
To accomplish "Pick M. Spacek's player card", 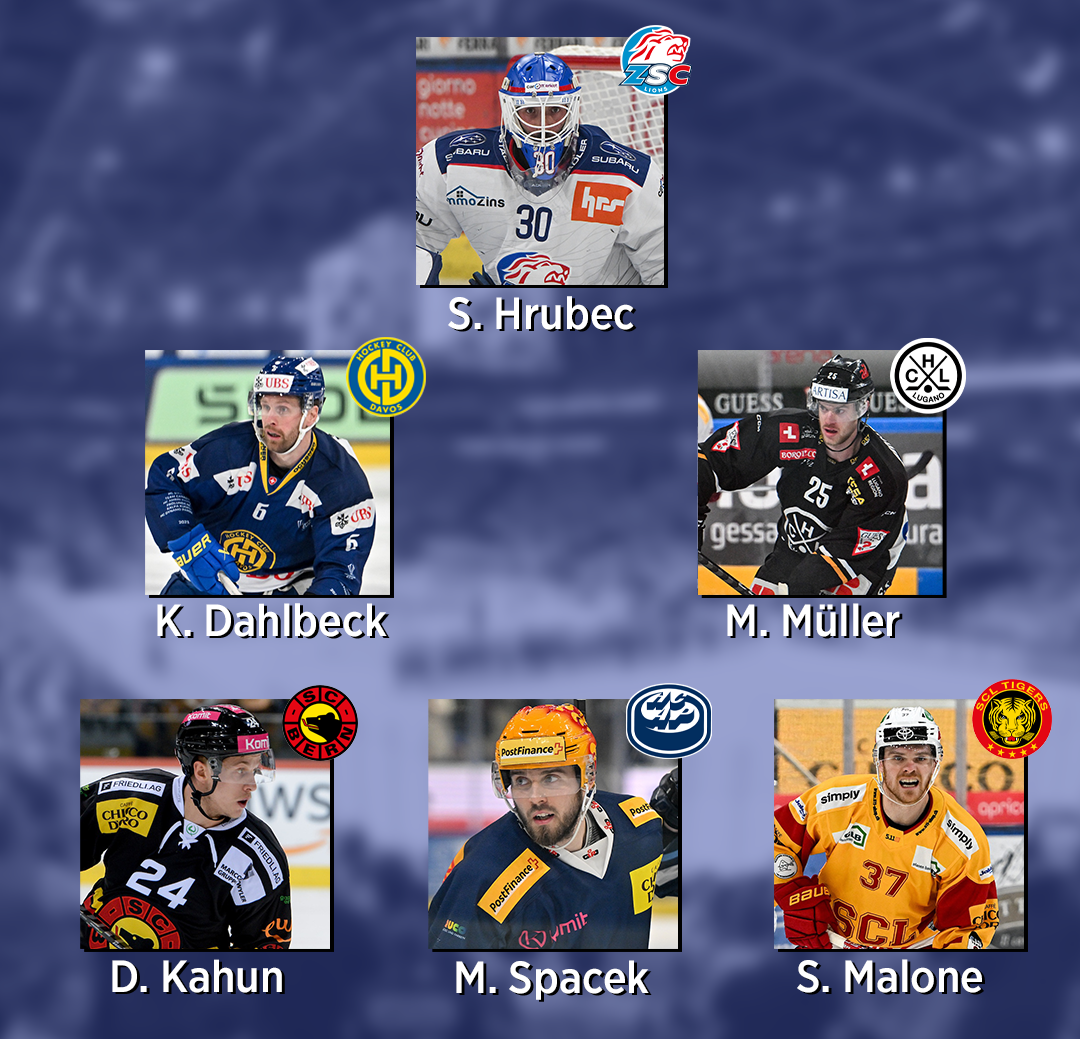I will coord(553,824).
